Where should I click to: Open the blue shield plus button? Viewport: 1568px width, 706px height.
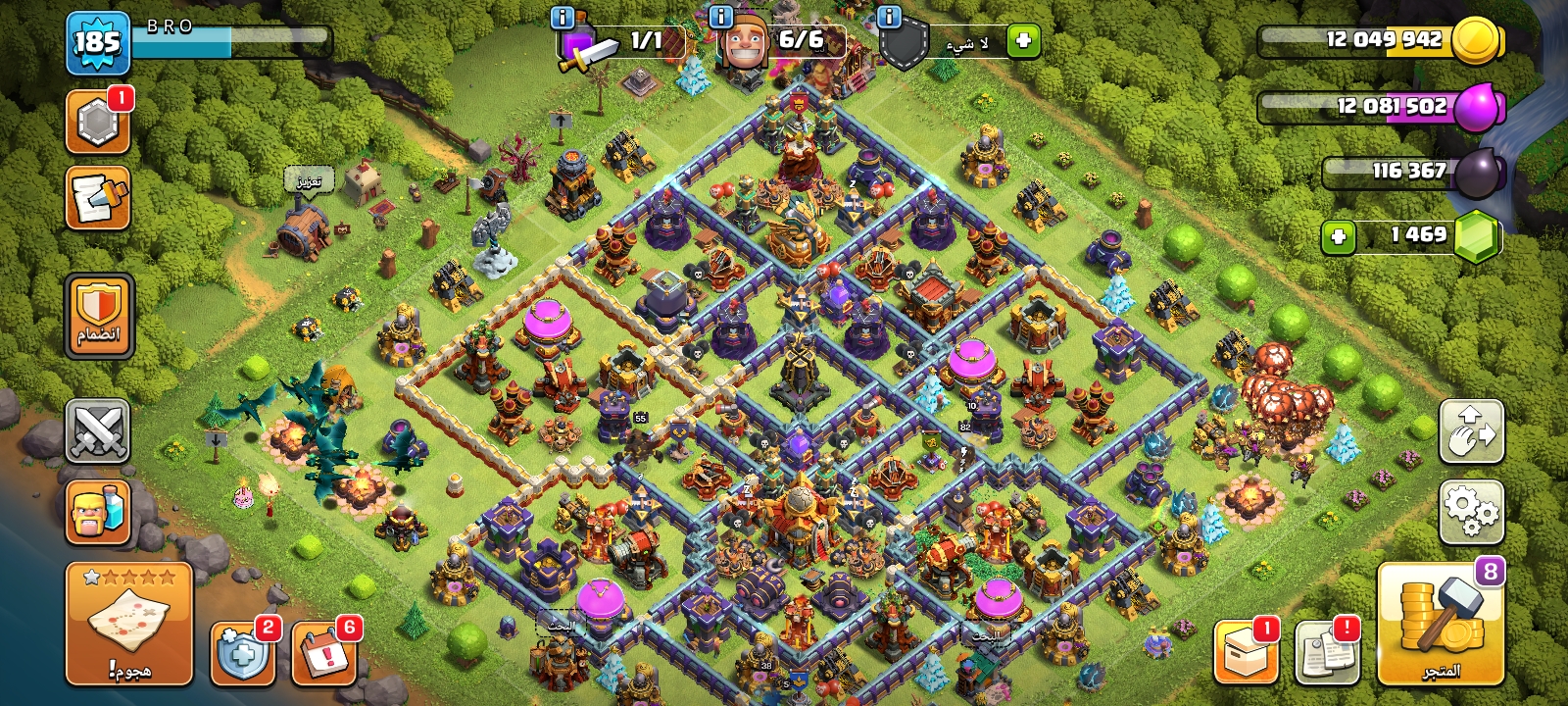tap(242, 652)
